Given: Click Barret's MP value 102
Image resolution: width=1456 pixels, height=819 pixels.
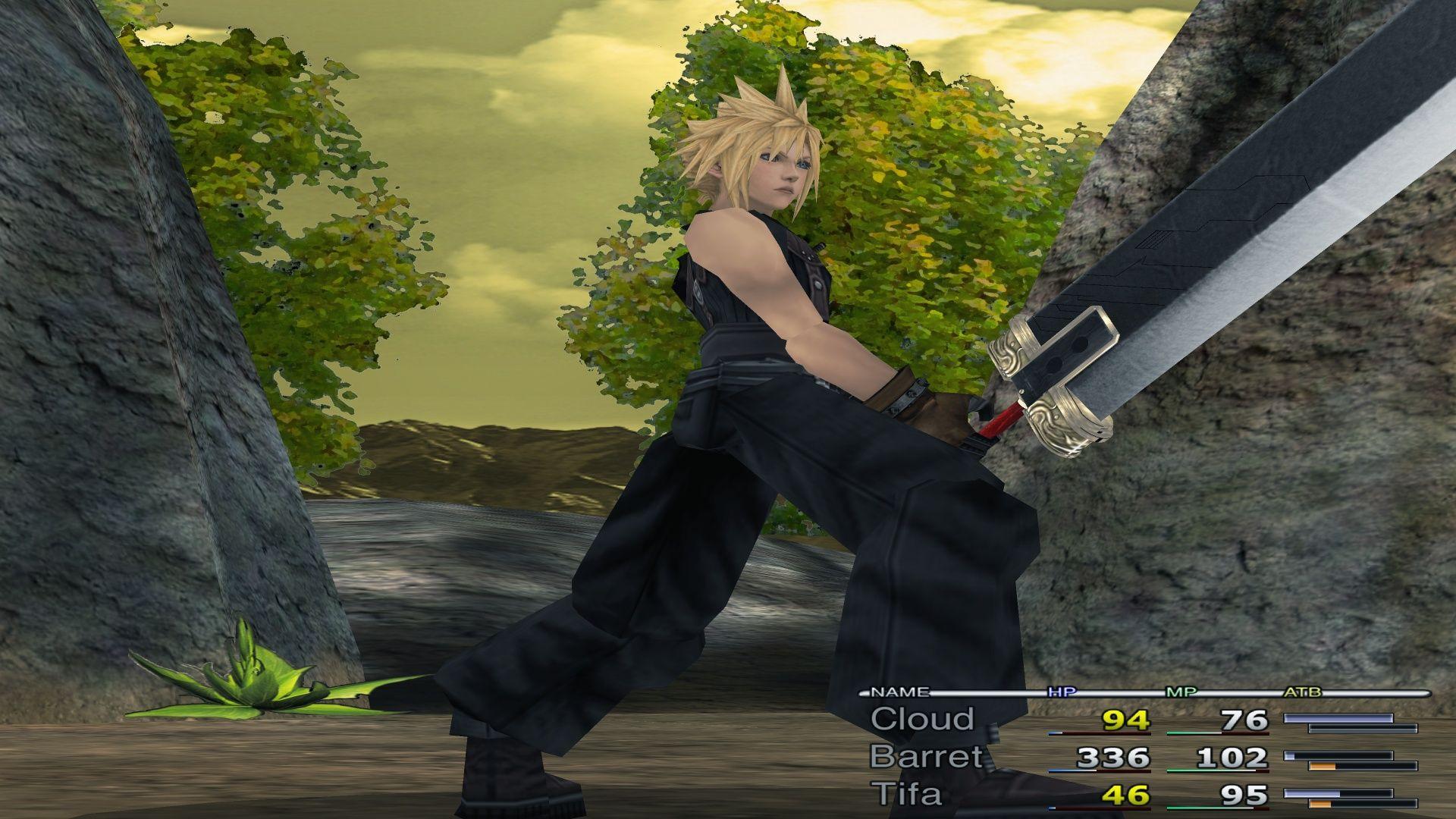Looking at the screenshot, I should coord(1232,758).
